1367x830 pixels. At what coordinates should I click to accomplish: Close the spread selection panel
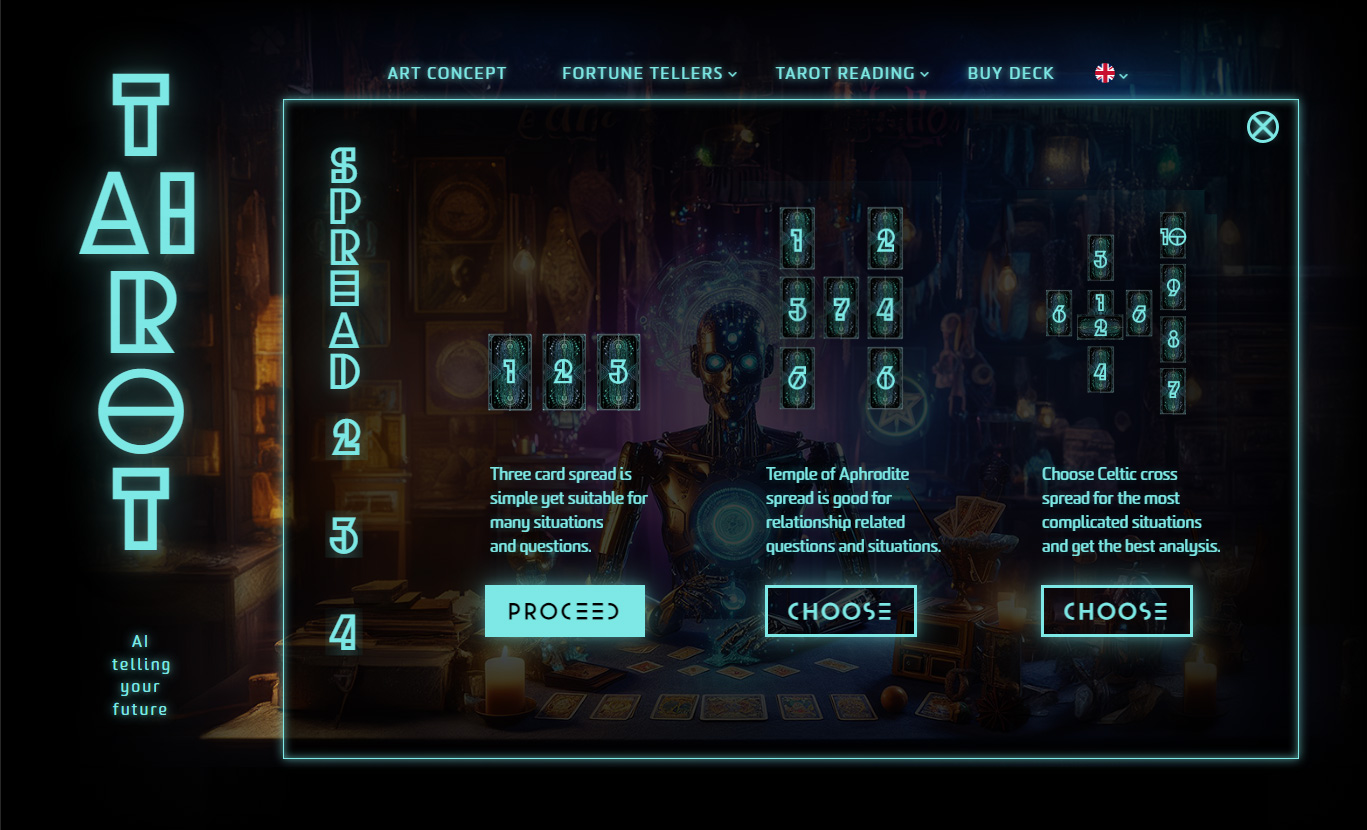pos(1262,127)
